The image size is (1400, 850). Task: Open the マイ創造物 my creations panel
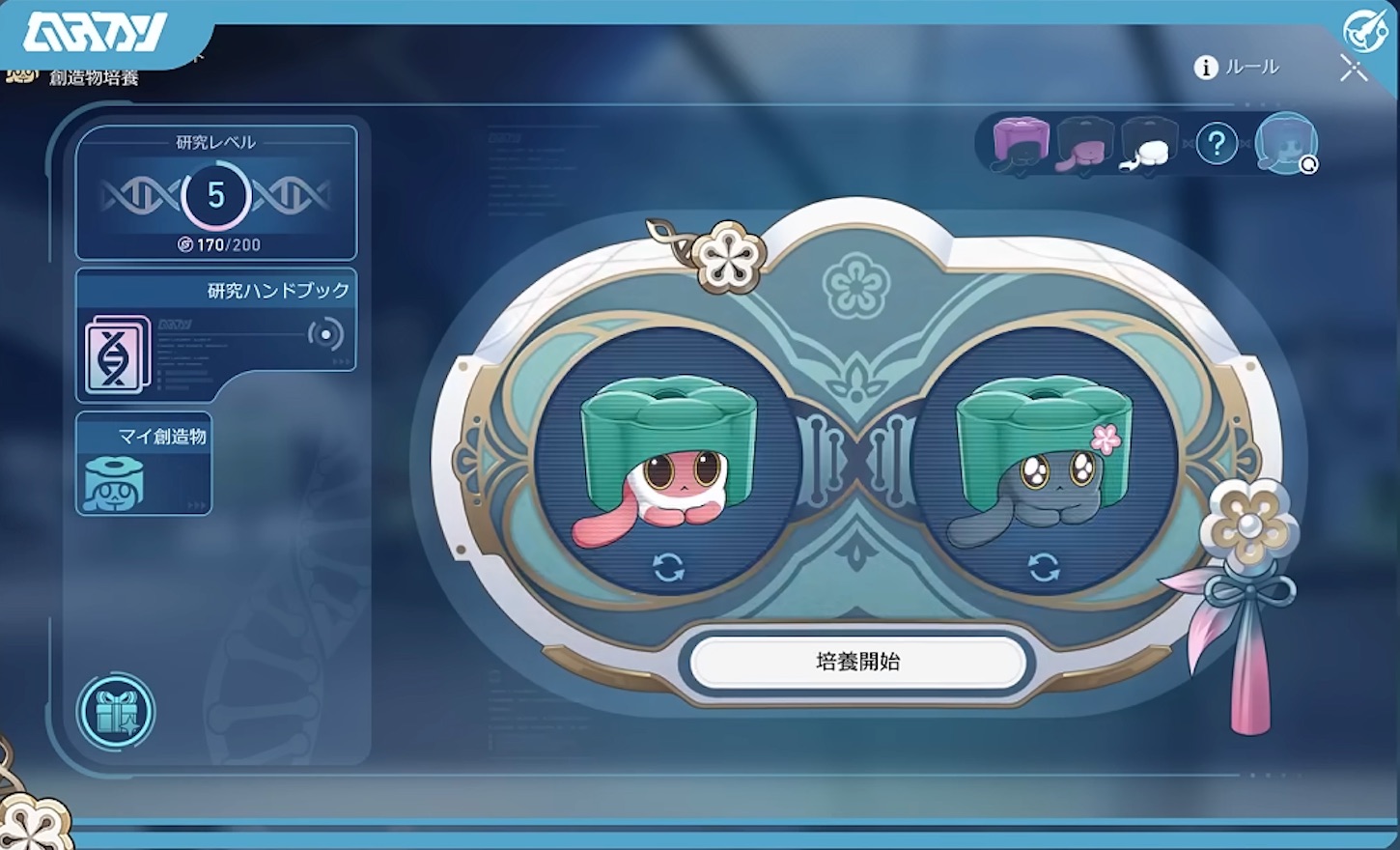tap(143, 464)
